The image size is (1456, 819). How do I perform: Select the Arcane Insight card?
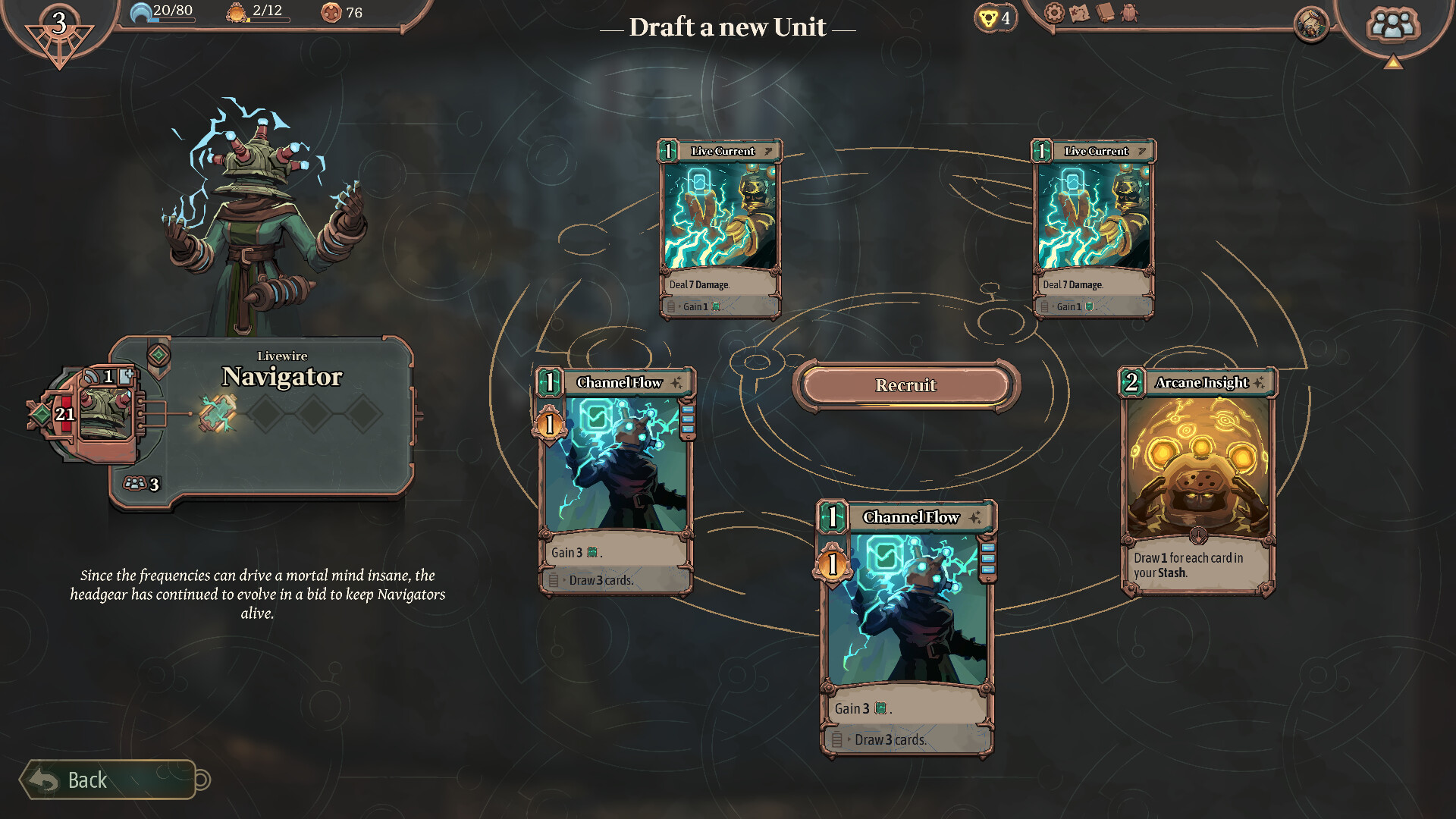(1197, 481)
